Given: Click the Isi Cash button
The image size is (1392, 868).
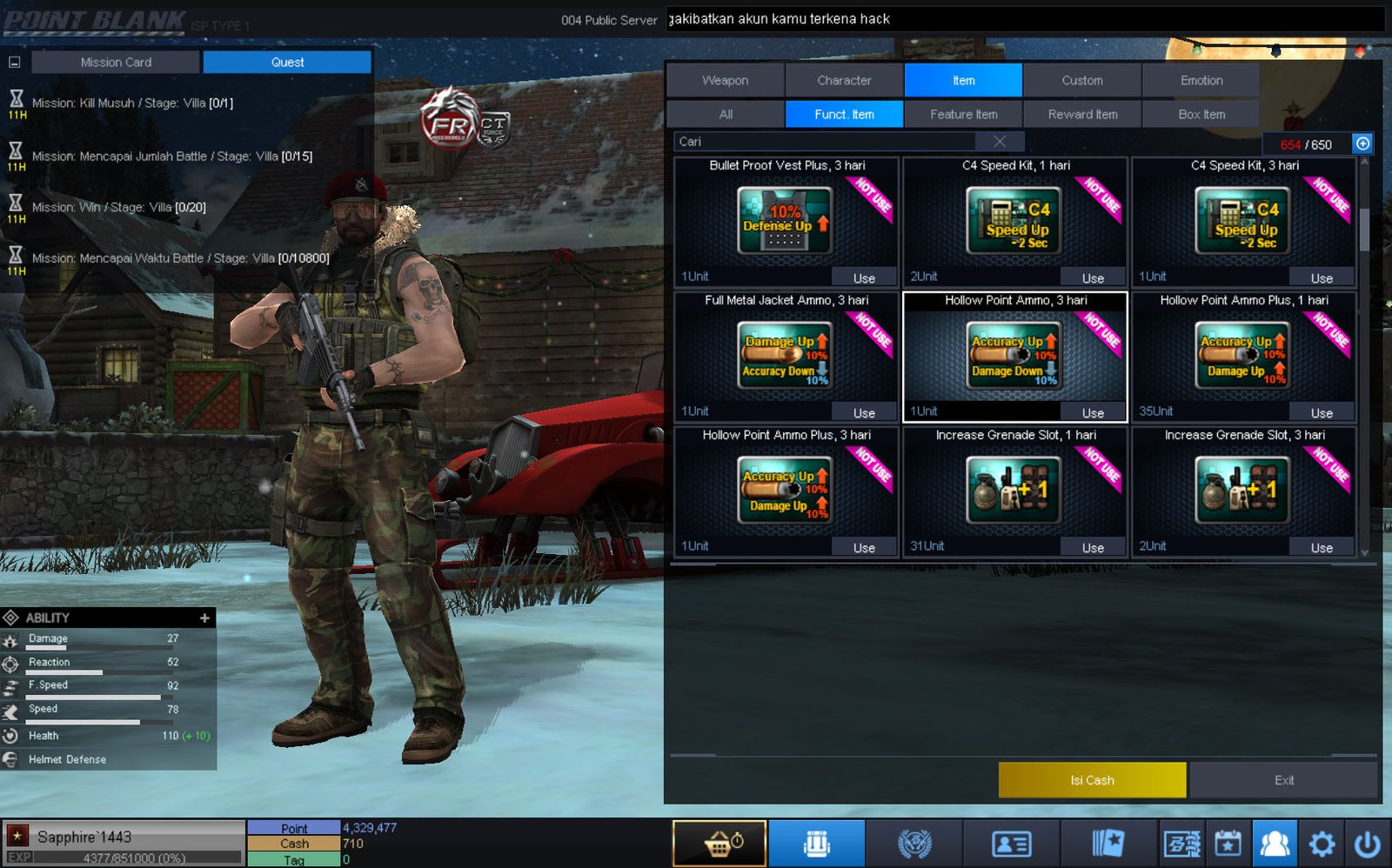Looking at the screenshot, I should [1092, 780].
